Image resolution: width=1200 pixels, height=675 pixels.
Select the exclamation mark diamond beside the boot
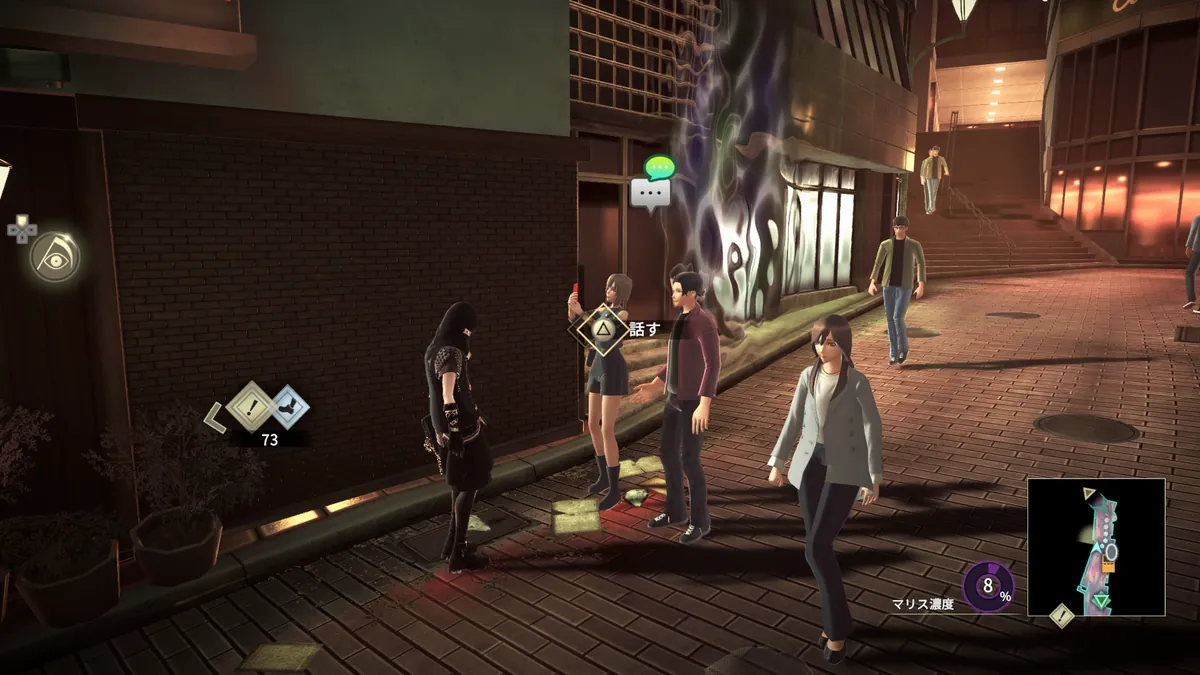pyautogui.click(x=250, y=405)
